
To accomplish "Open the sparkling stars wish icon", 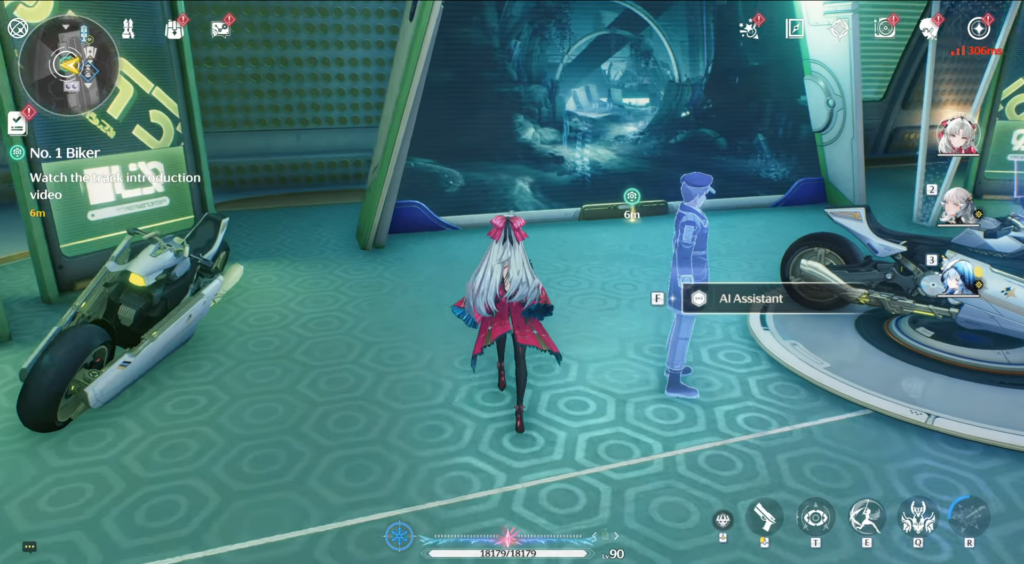I will click(749, 29).
